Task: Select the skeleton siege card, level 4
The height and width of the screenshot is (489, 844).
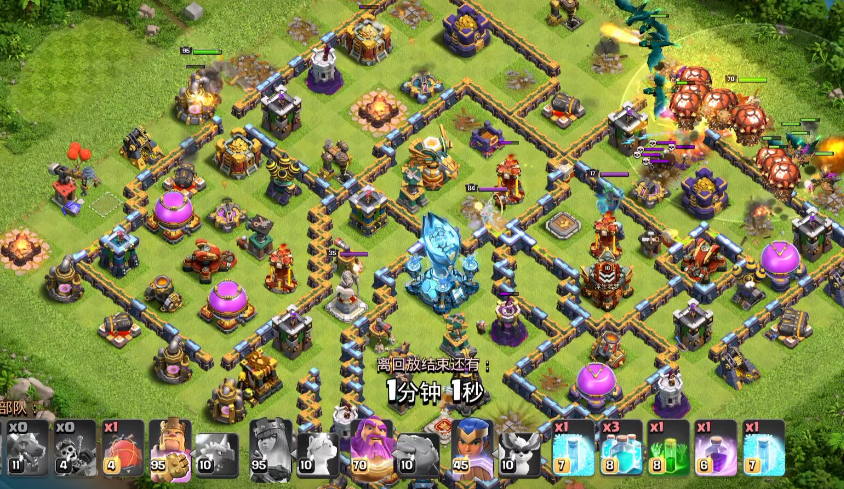Action: click(75, 446)
